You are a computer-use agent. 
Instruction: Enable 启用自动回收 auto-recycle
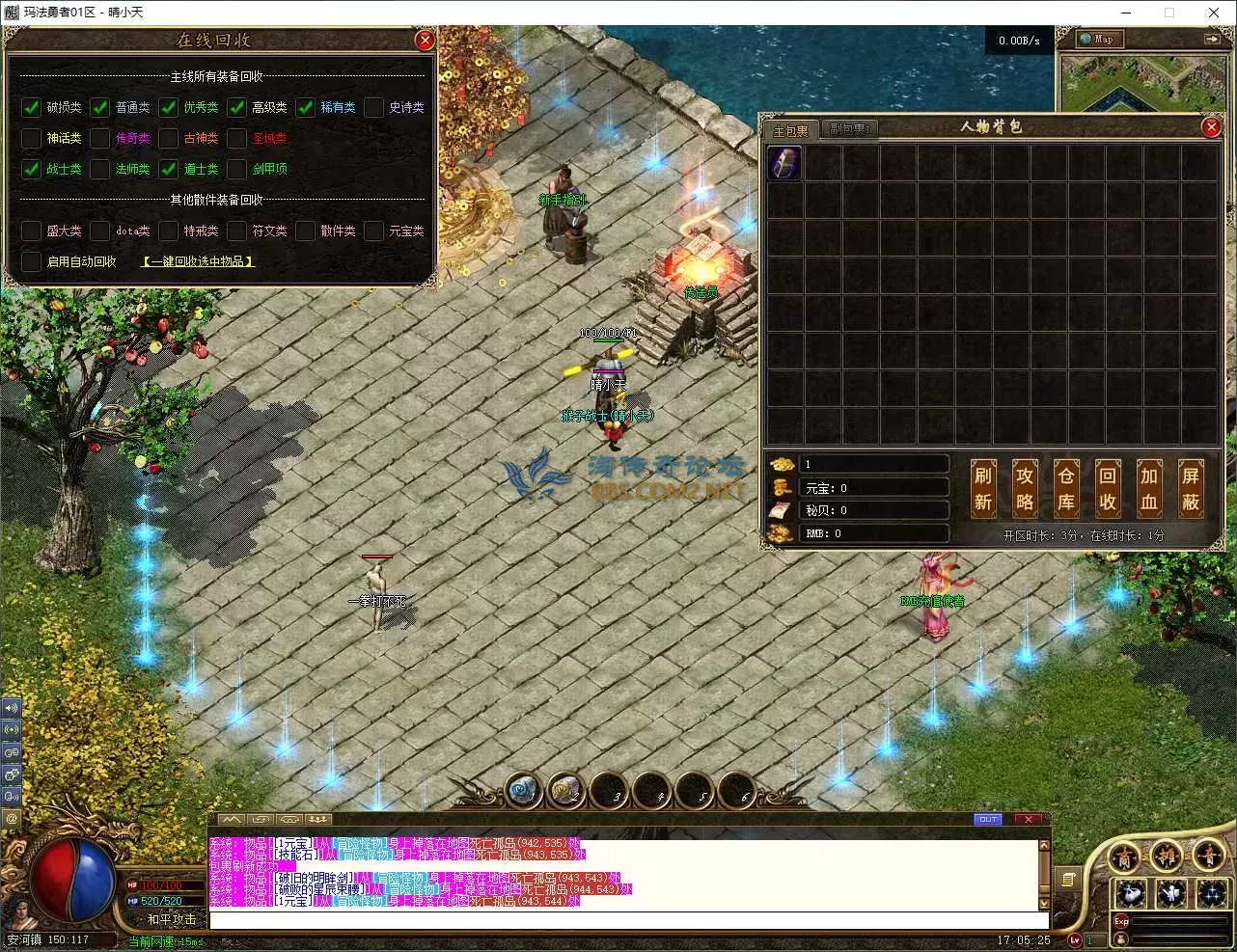click(x=31, y=261)
